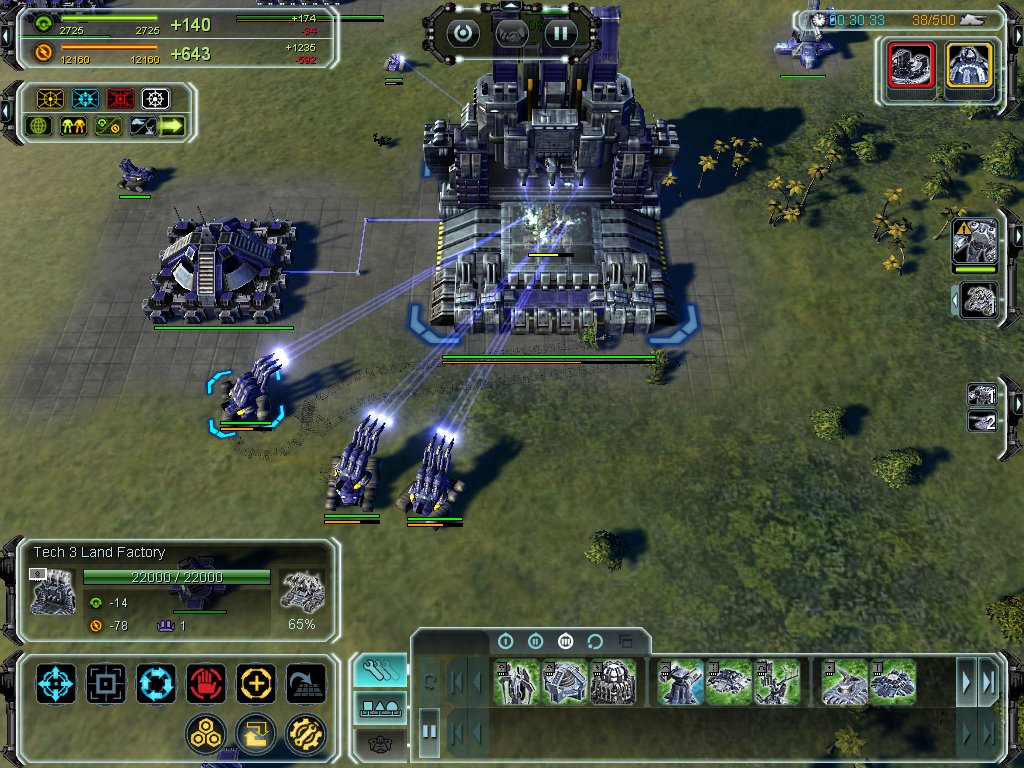Select control group 2 on right edge

[981, 421]
